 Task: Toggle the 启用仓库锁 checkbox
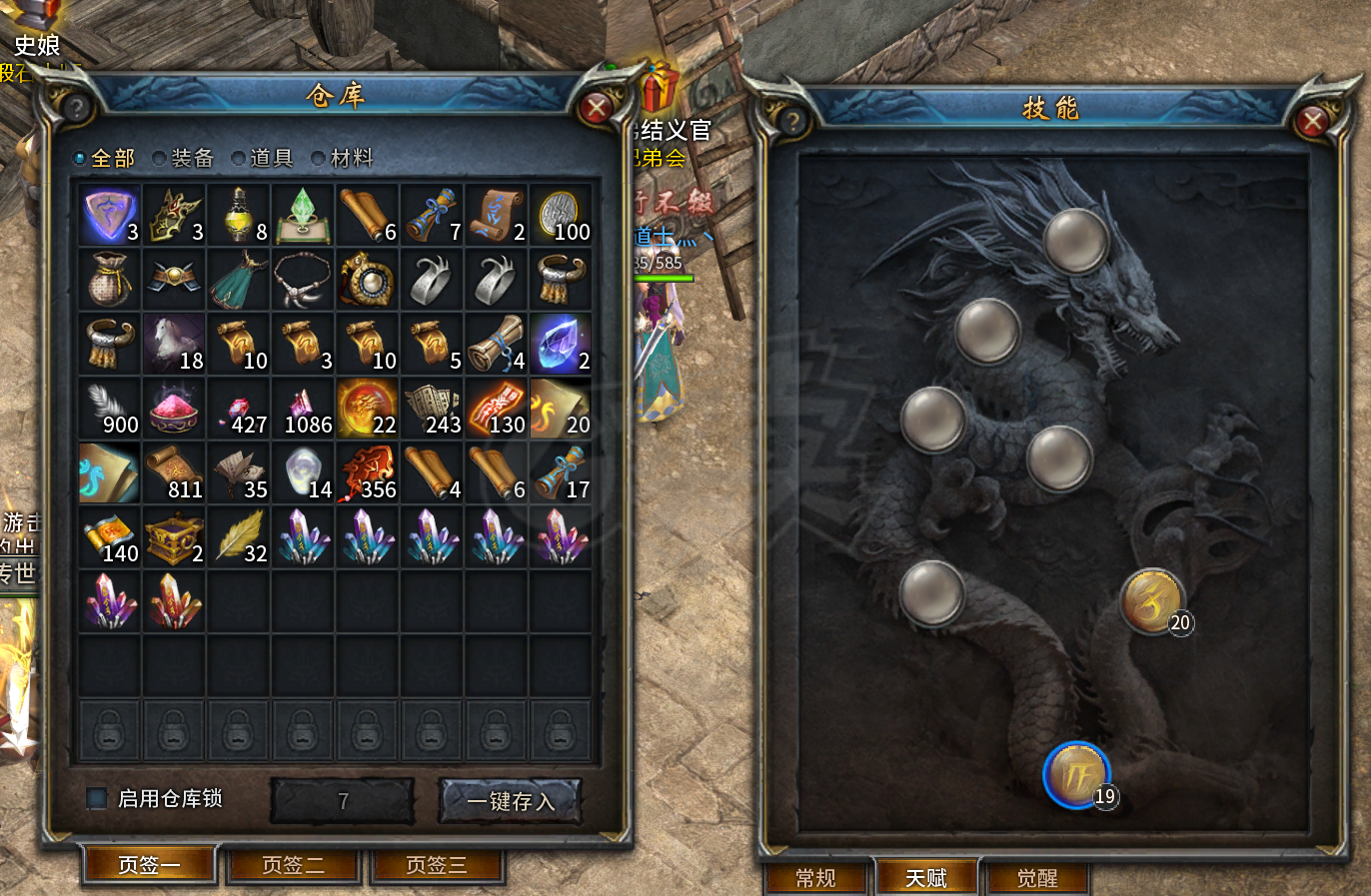click(97, 798)
